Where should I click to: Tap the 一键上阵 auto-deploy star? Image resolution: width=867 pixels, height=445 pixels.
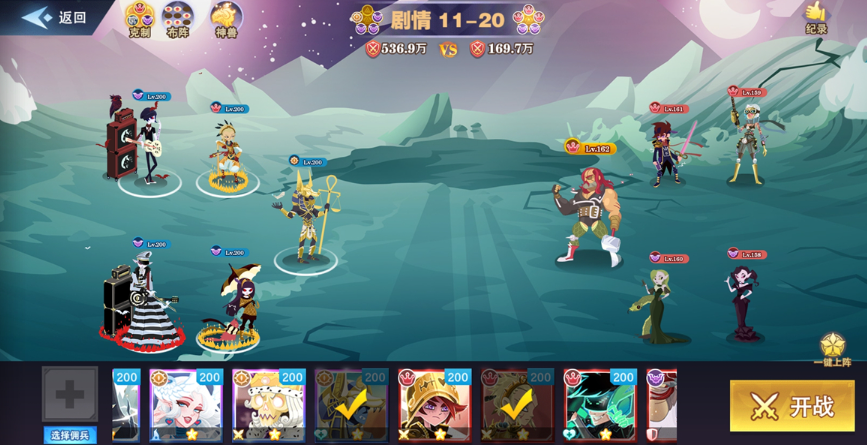click(x=832, y=350)
